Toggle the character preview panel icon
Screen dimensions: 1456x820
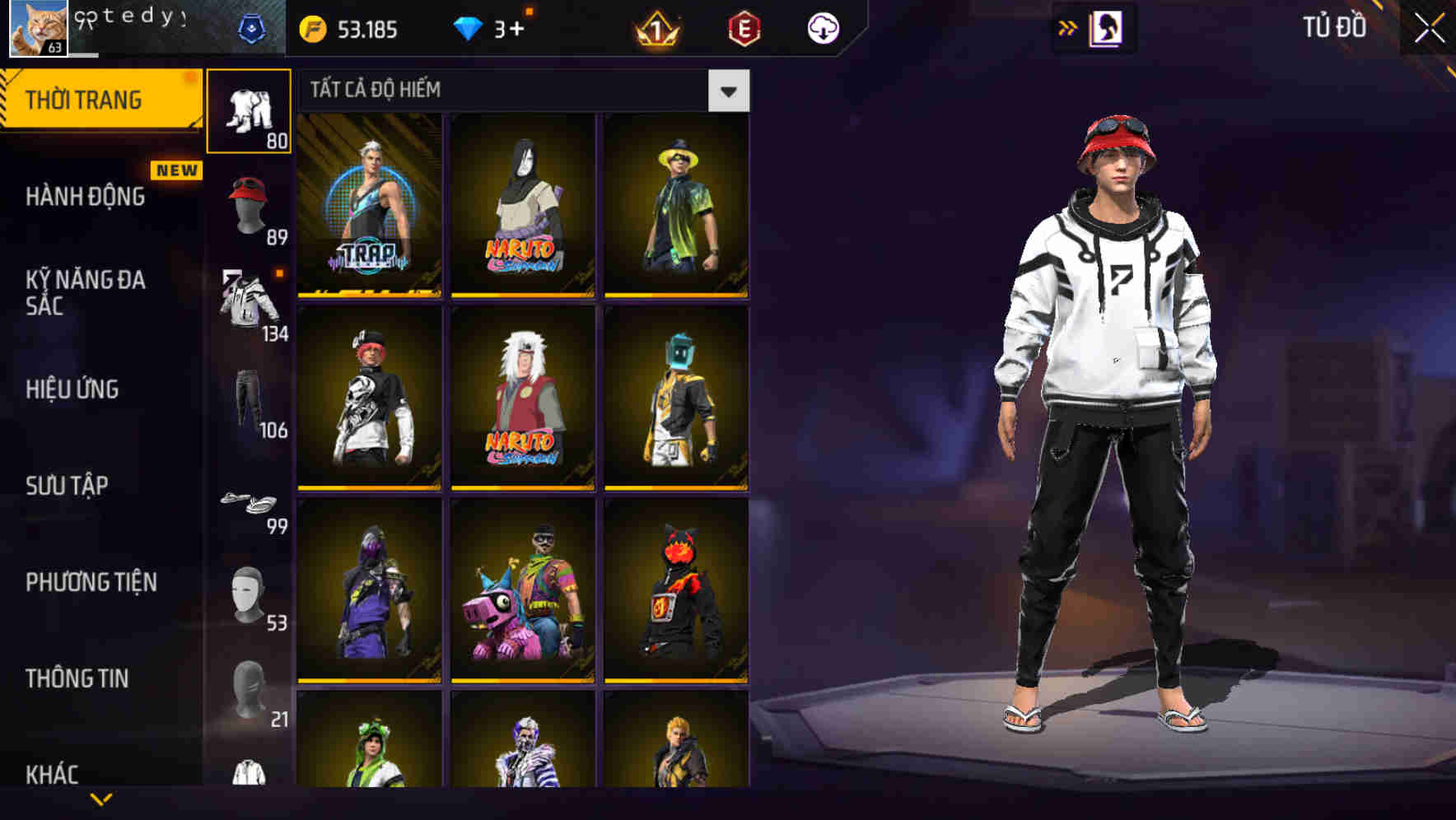(x=1106, y=27)
